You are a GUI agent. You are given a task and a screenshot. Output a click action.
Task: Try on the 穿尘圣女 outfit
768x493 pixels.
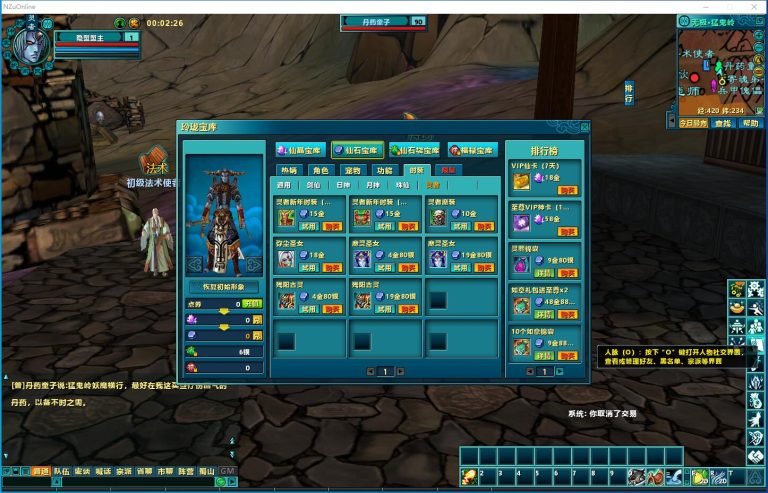[308, 268]
